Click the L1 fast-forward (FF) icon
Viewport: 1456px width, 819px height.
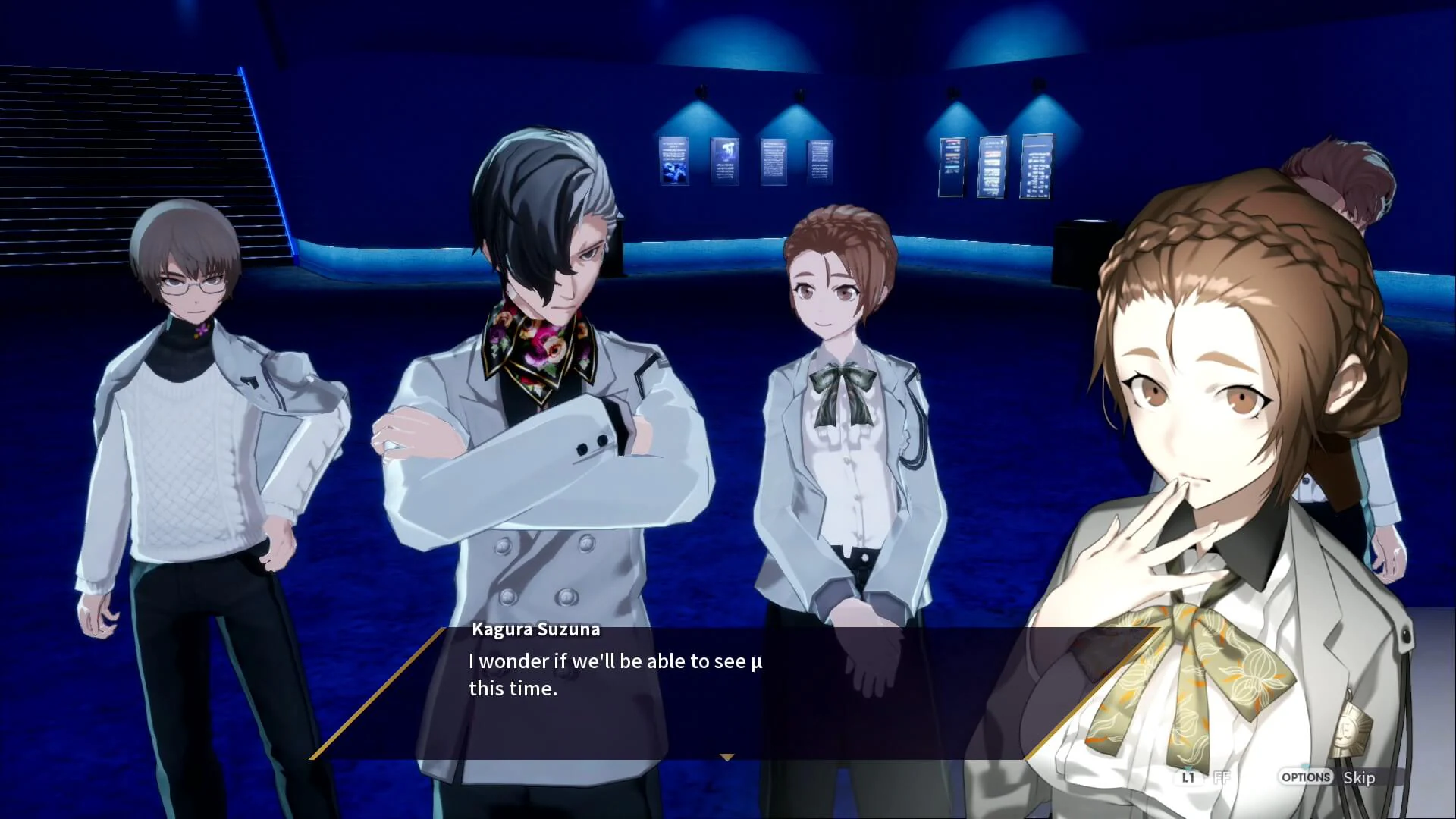1188,778
